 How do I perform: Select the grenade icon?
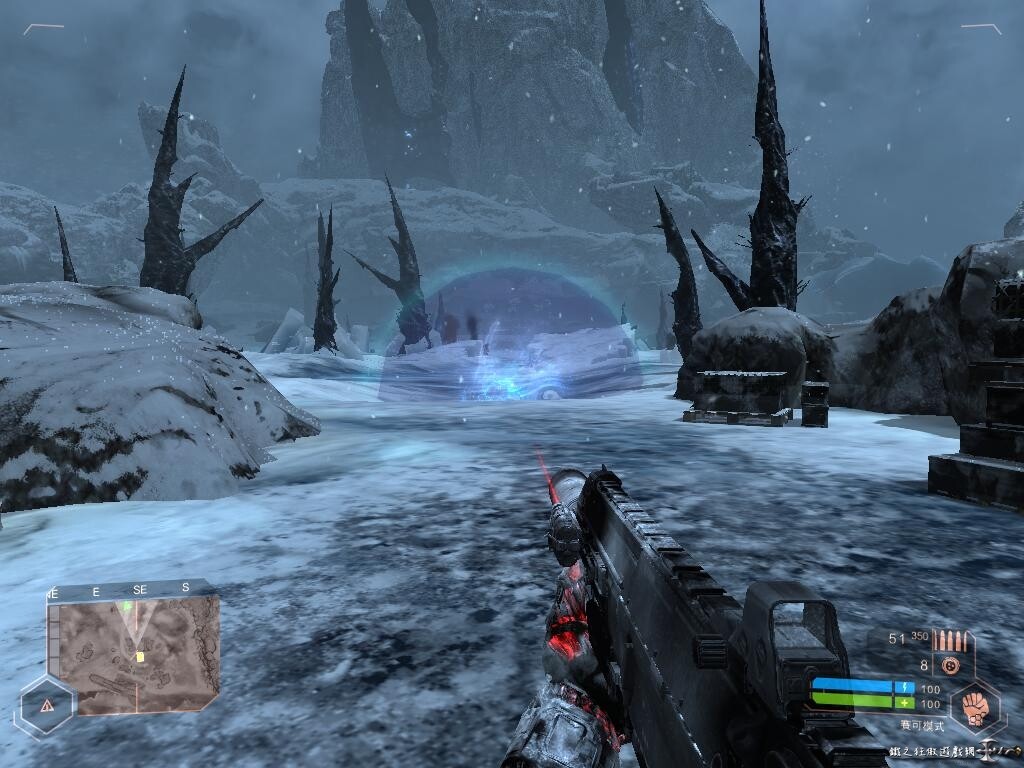pyautogui.click(x=950, y=664)
